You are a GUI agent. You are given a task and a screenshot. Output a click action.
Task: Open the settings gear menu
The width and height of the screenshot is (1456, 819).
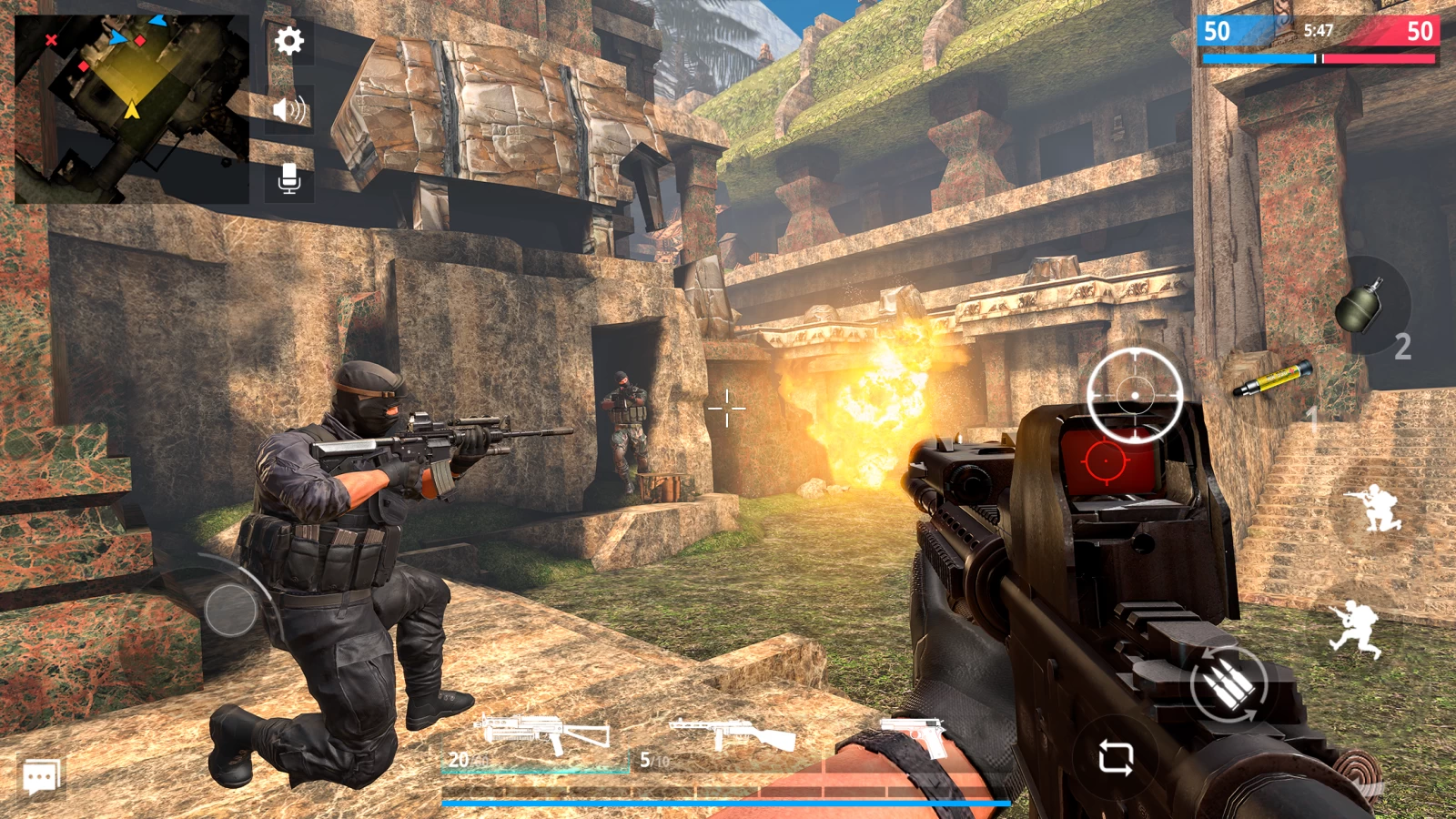289,41
